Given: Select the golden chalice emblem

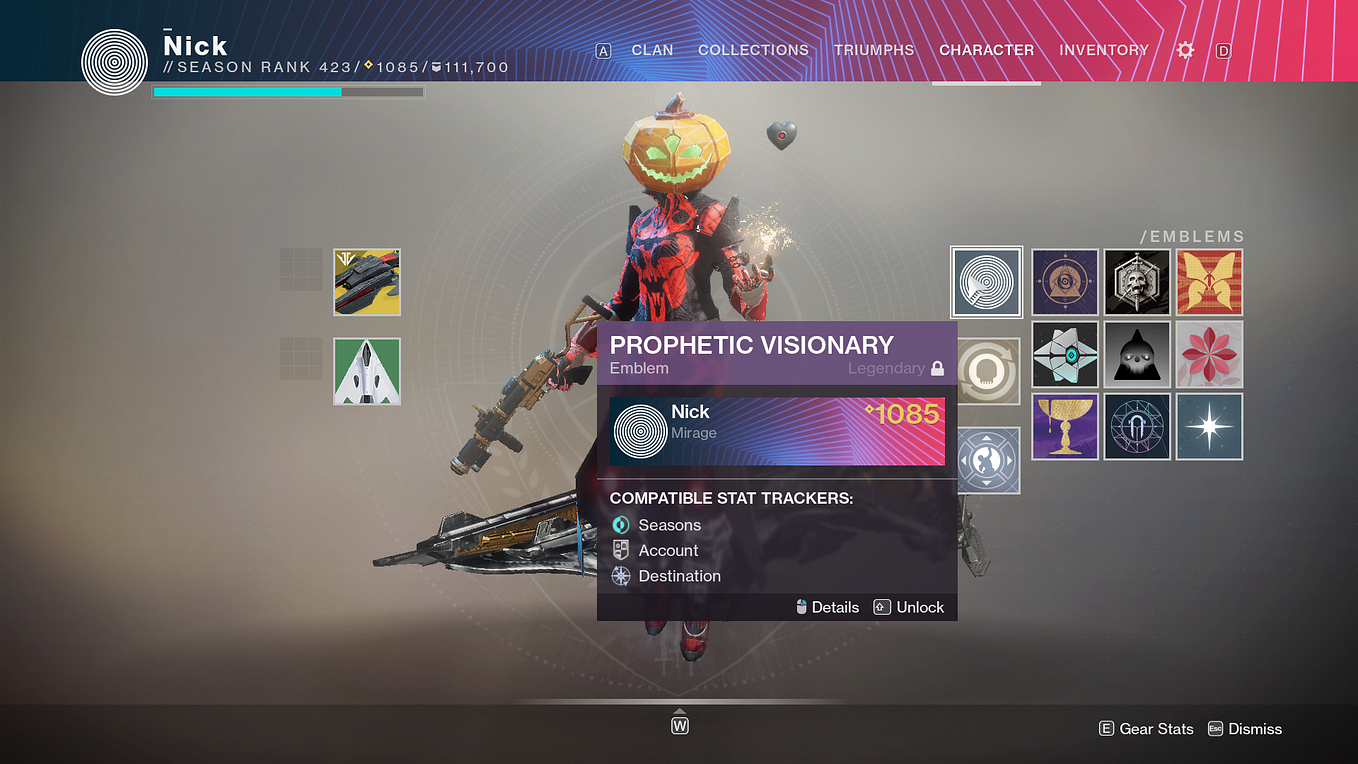Looking at the screenshot, I should tap(1065, 426).
